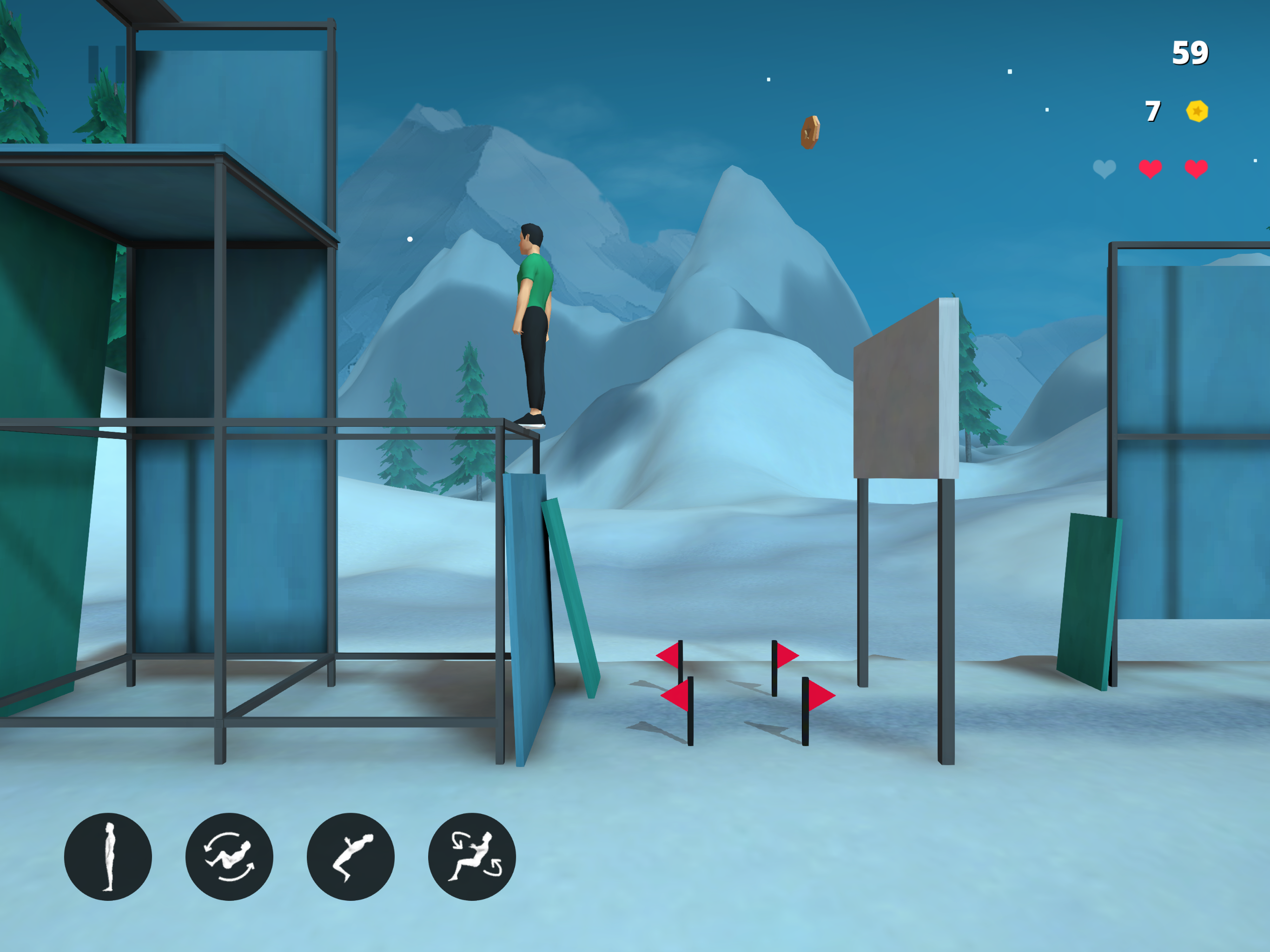The width and height of the screenshot is (1270, 952).
Task: Choose the arched layout dive pose button
Action: pos(350,856)
